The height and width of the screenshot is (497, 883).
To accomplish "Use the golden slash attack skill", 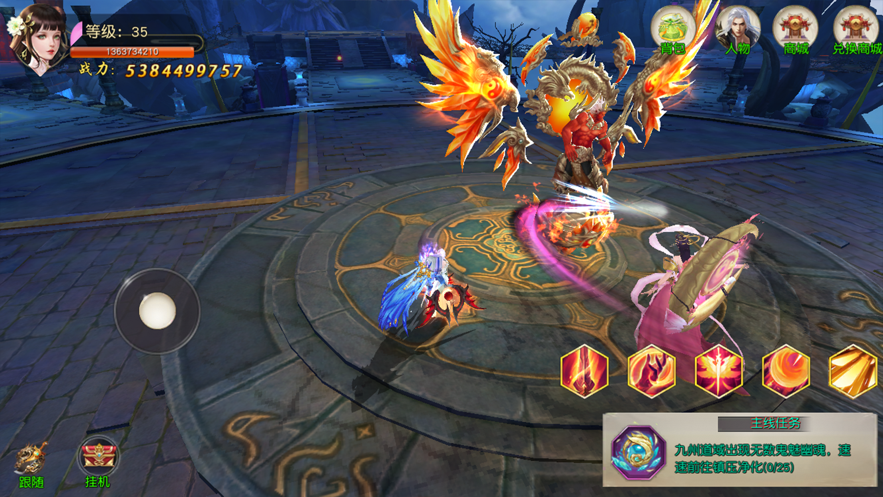I will (x=853, y=371).
